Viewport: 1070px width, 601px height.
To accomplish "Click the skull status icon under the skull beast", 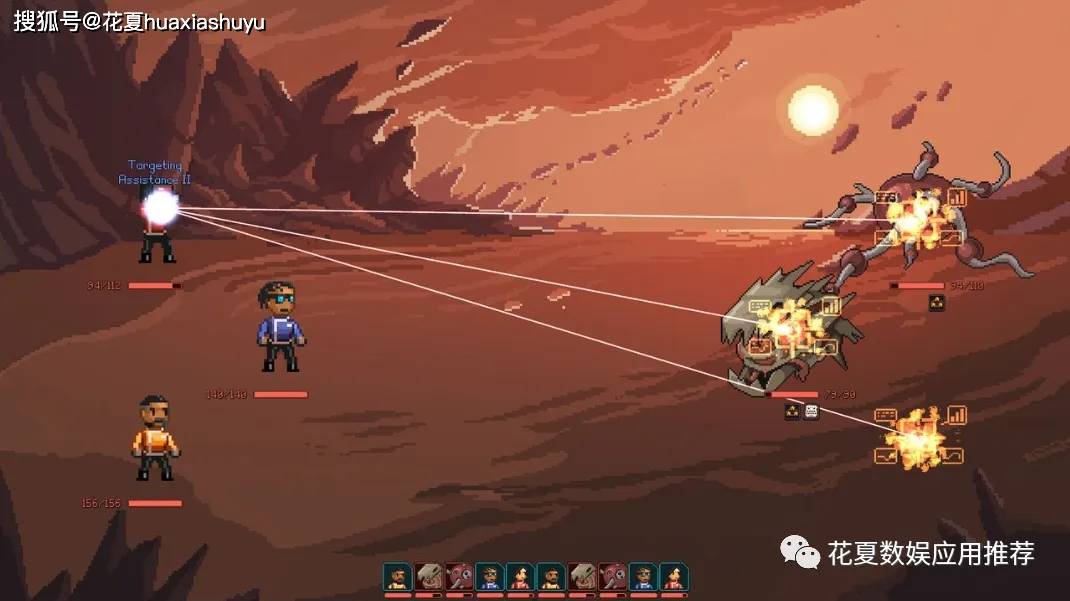I will (x=811, y=411).
